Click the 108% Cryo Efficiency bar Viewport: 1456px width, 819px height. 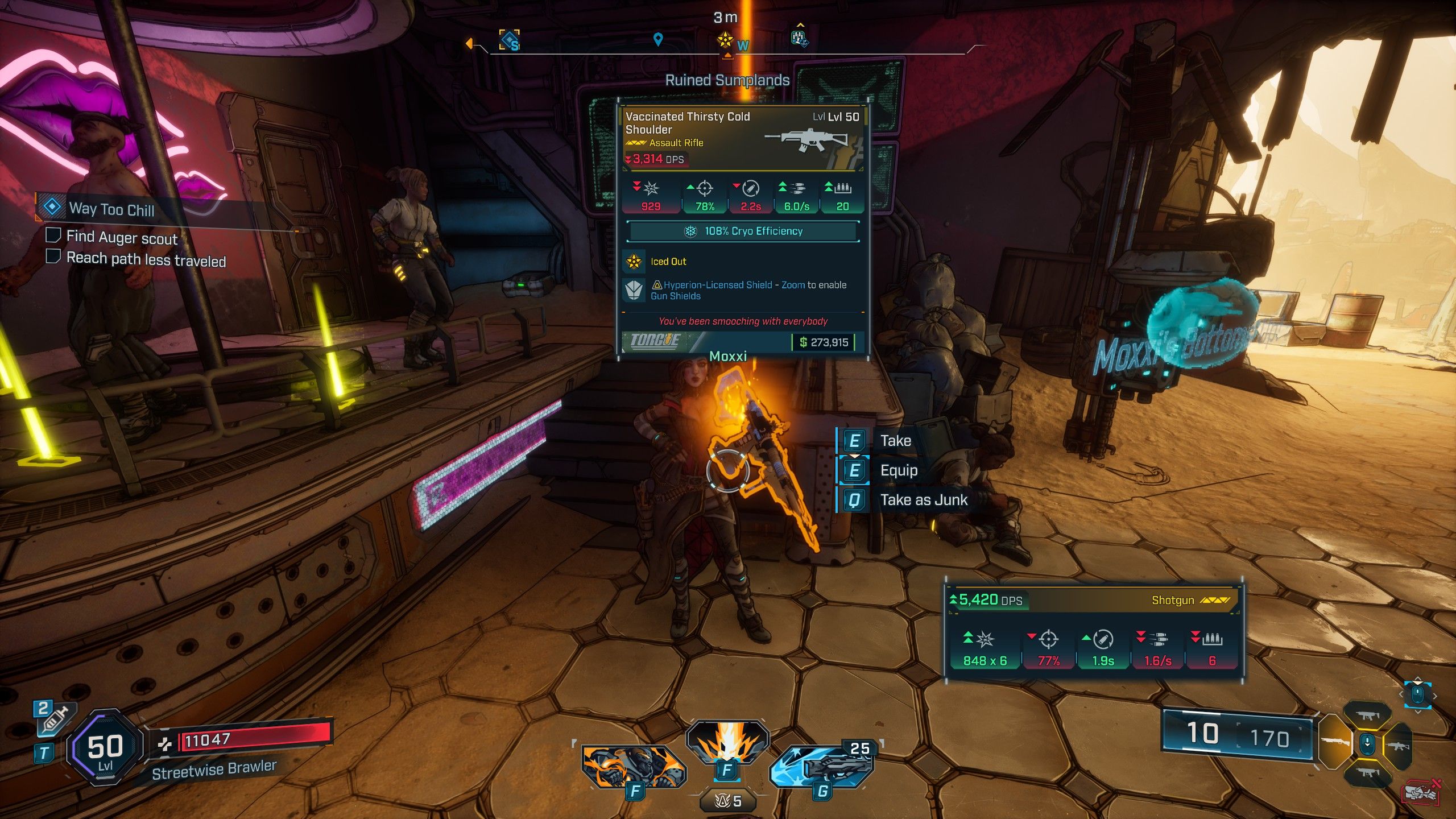pyautogui.click(x=742, y=231)
